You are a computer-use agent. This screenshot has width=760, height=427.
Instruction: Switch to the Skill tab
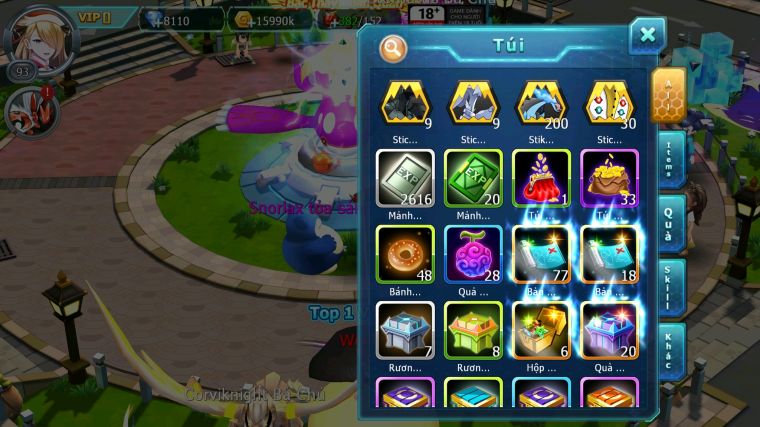click(669, 289)
